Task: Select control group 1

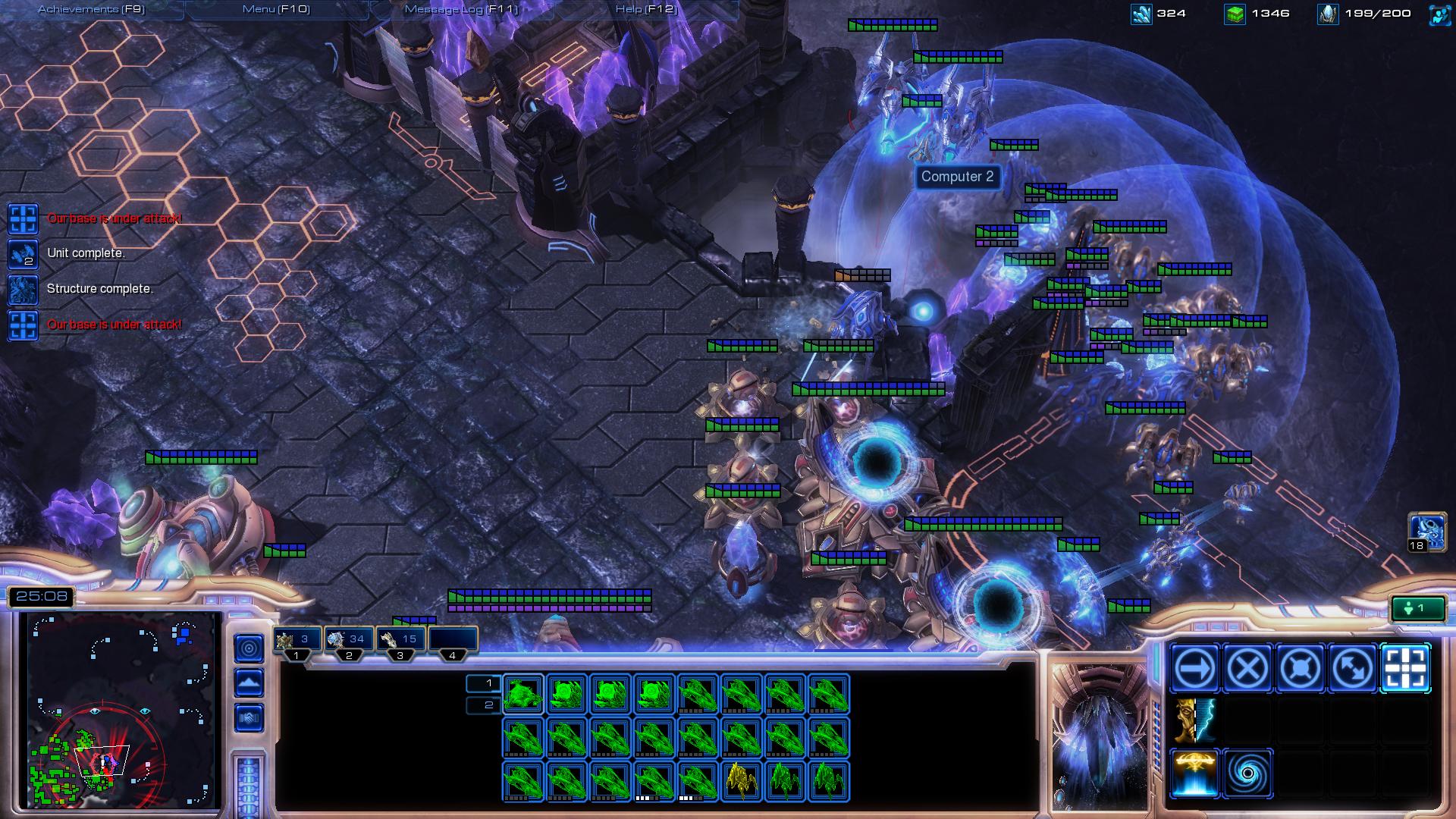Action: tap(297, 640)
